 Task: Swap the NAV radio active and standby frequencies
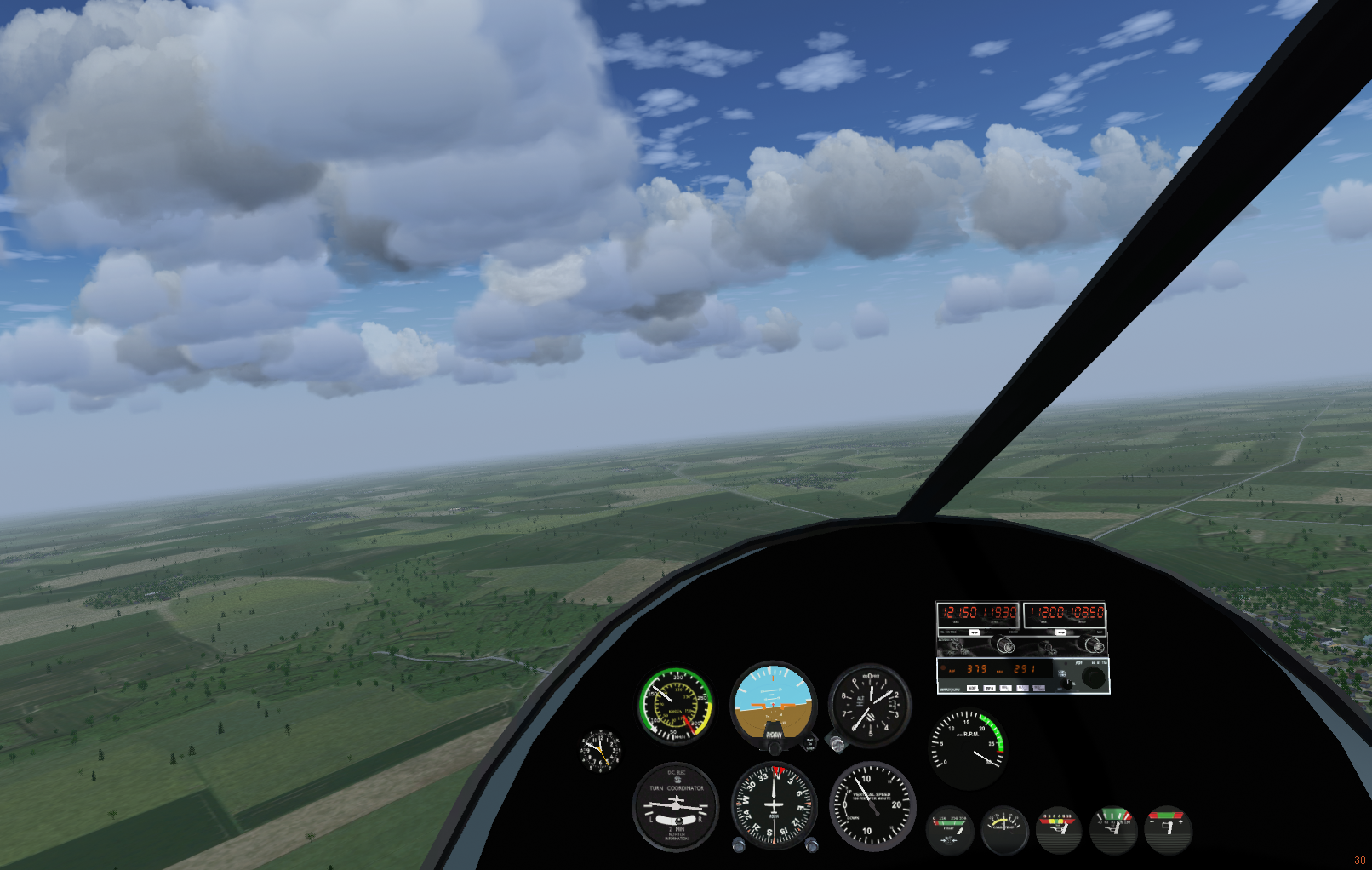tap(1060, 632)
